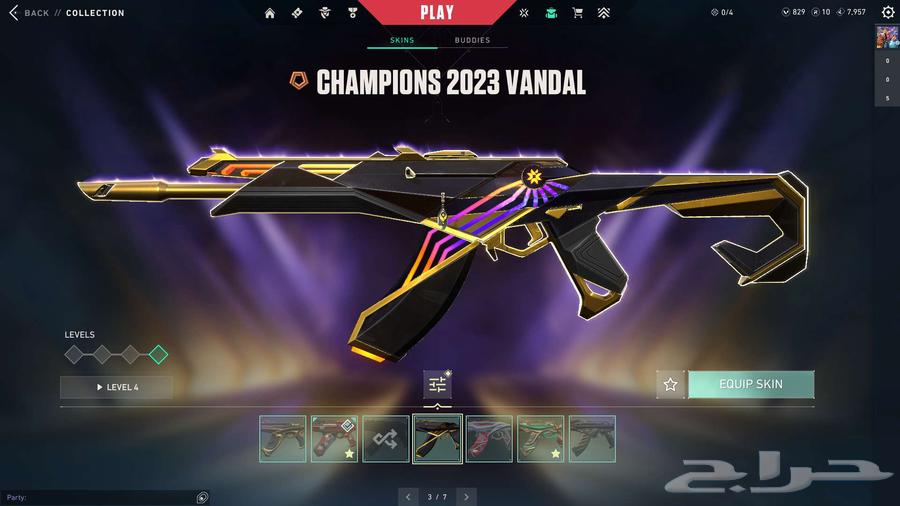900x506 pixels.
Task: Open the Home screen icon
Action: point(270,13)
